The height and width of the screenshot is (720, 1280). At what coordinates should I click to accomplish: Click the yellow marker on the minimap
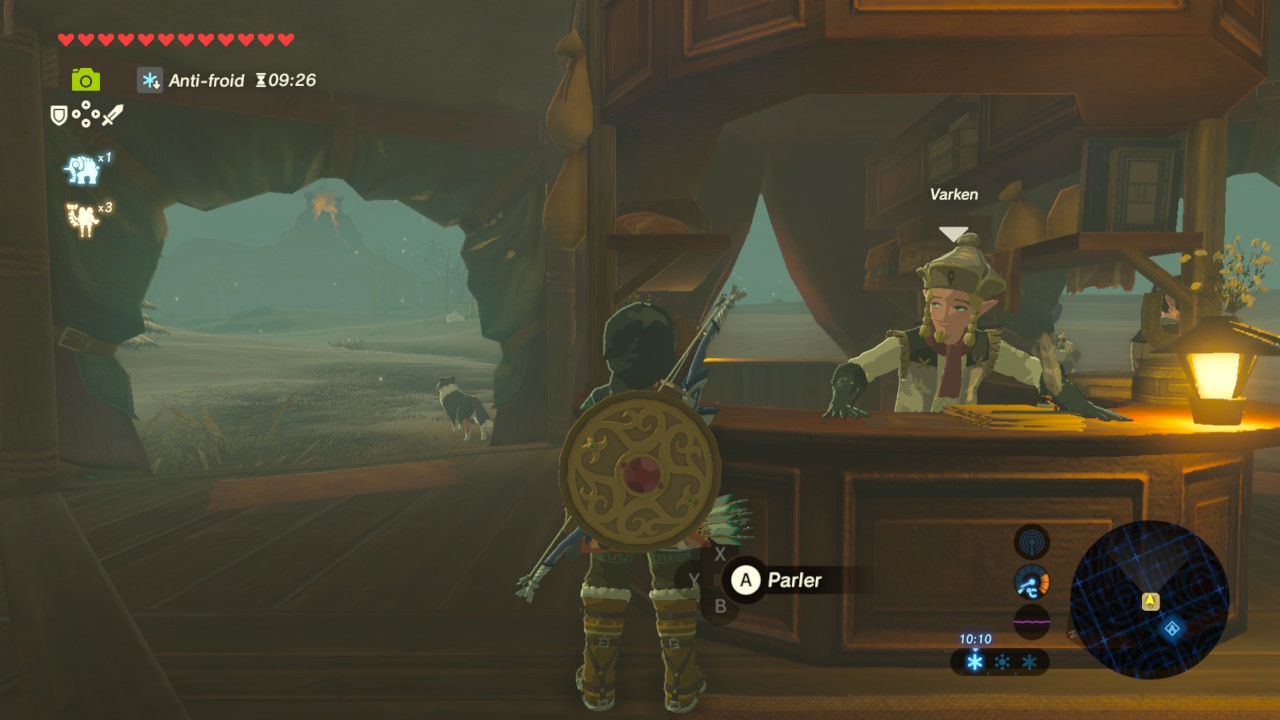pyautogui.click(x=1150, y=601)
